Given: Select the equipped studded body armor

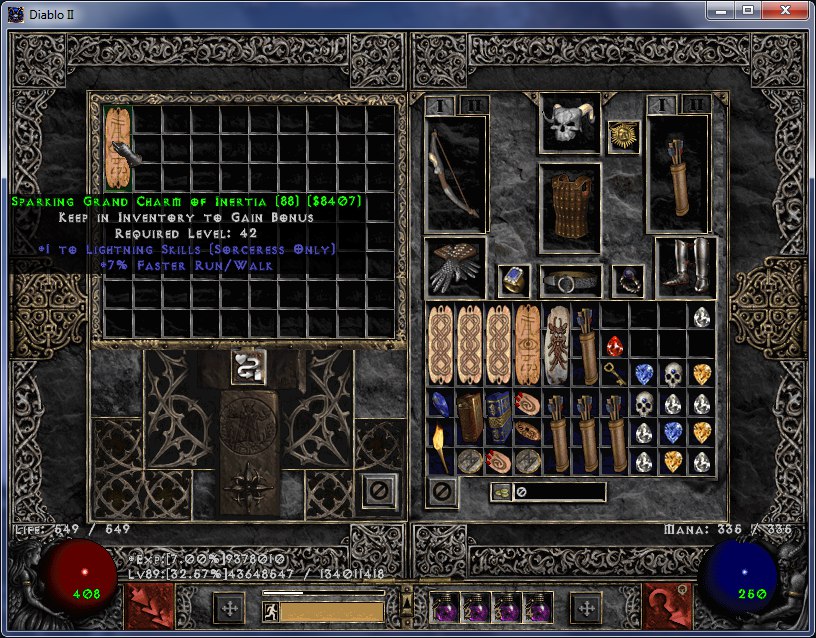Looking at the screenshot, I should click(x=569, y=207).
